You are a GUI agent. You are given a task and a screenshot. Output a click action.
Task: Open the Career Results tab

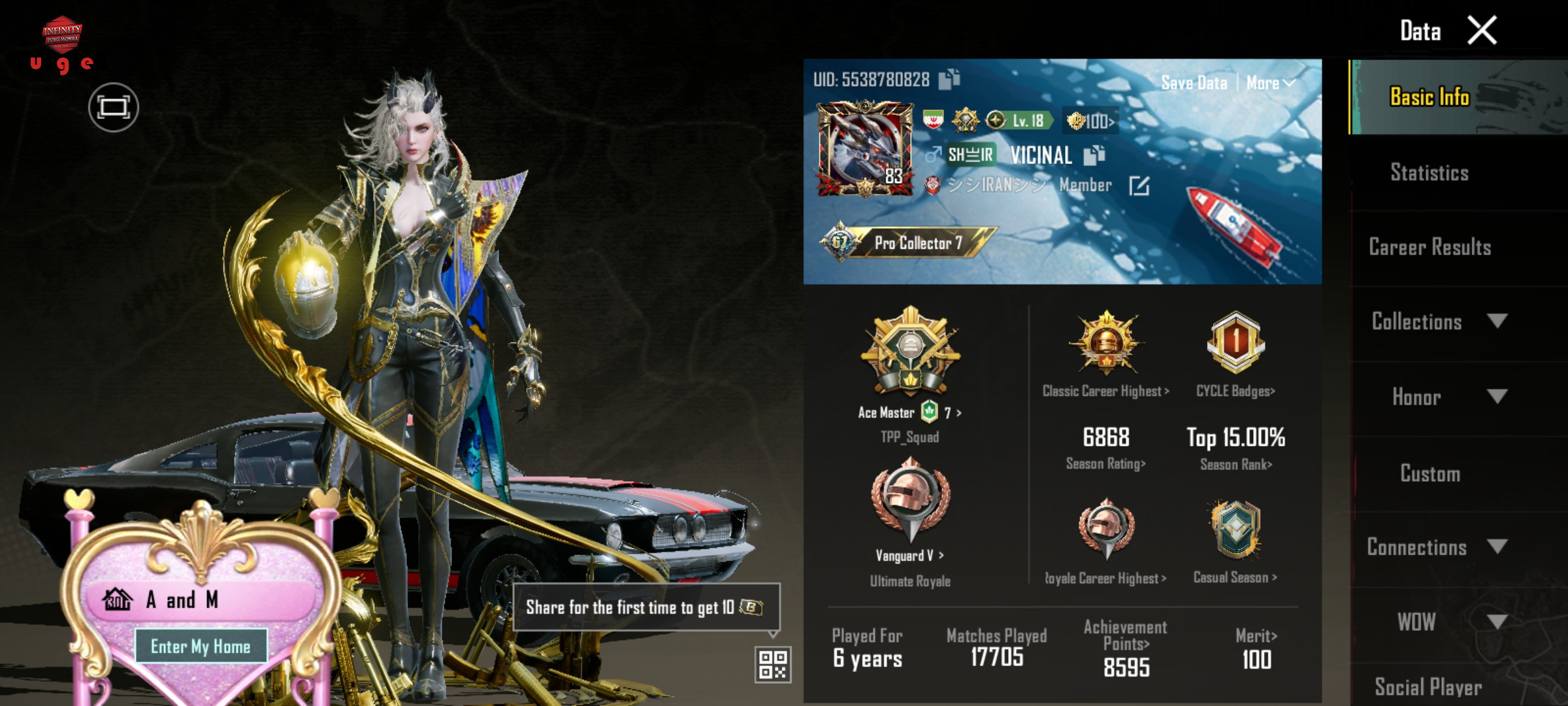[1429, 247]
